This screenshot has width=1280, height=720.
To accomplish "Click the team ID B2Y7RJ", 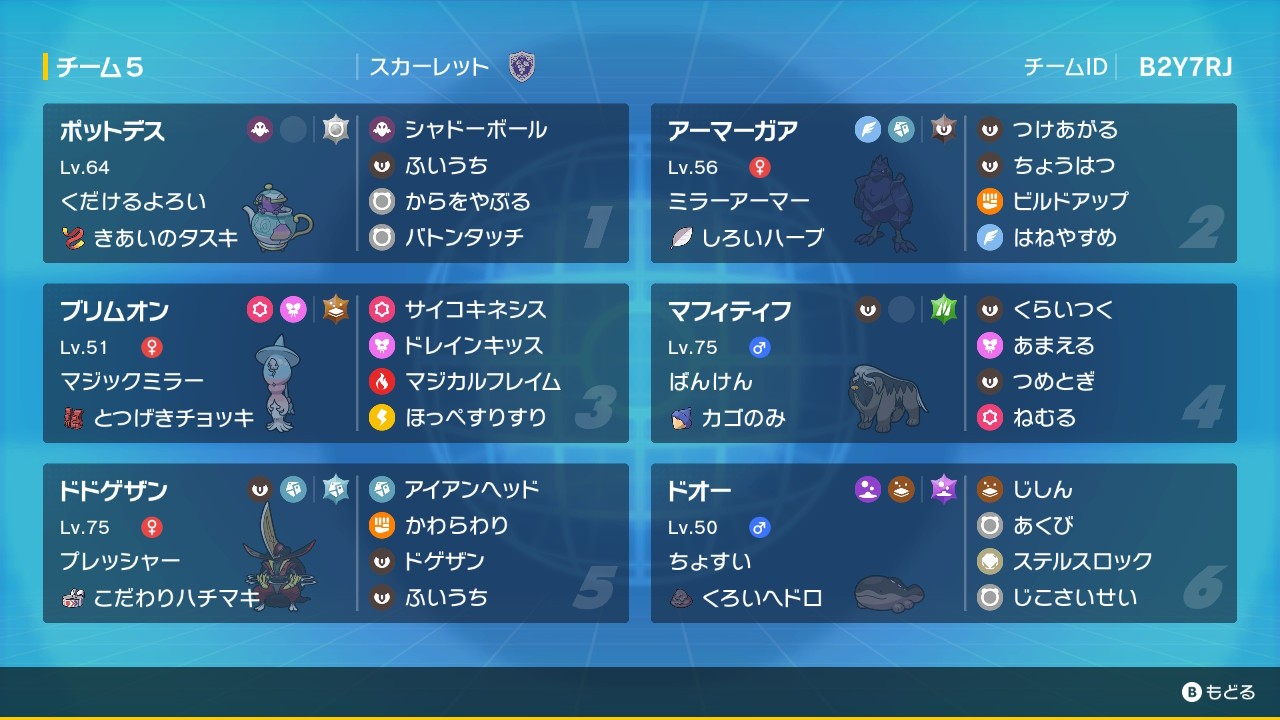I will coord(1184,65).
